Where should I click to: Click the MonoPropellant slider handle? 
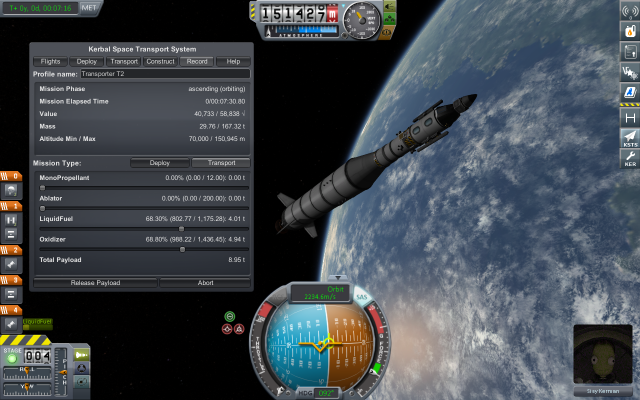[x=42, y=187]
